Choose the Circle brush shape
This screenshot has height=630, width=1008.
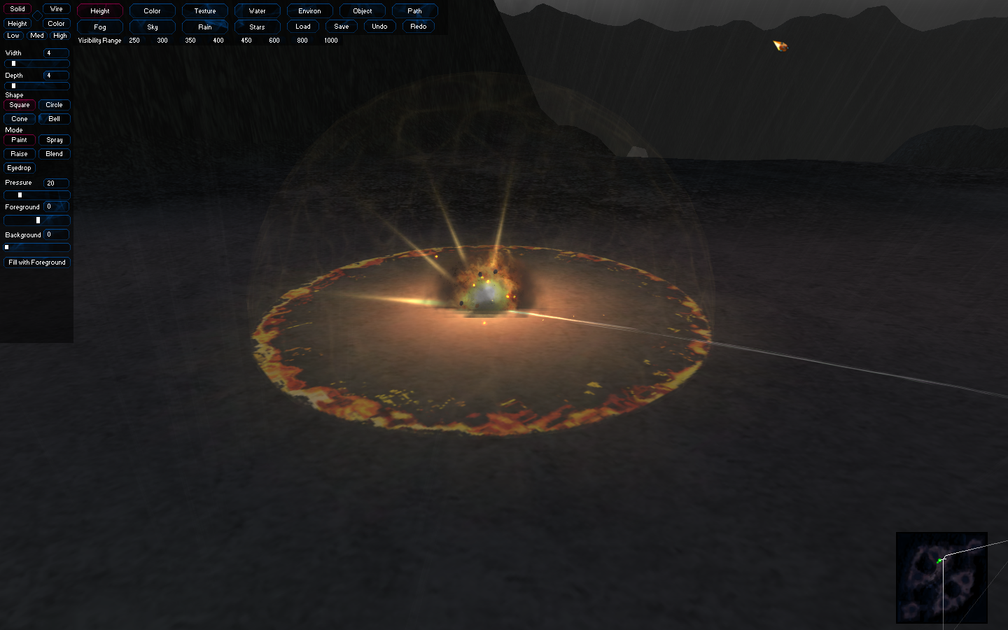[54, 105]
